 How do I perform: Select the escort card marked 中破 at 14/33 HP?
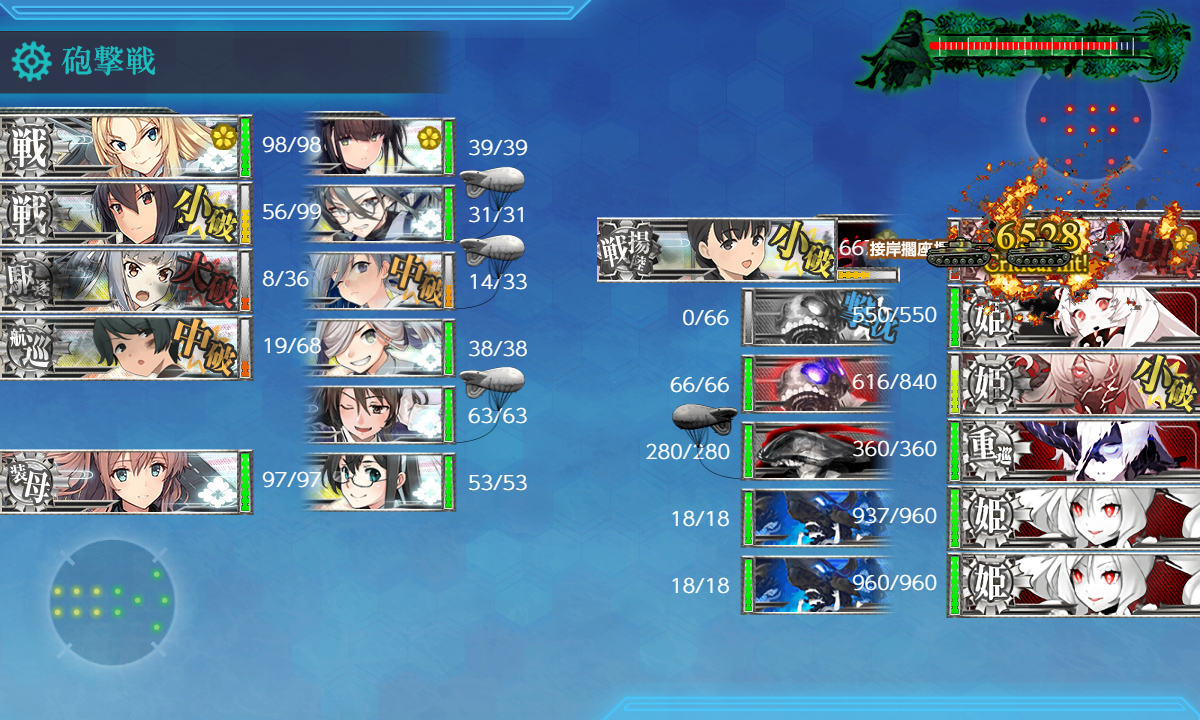click(380, 281)
